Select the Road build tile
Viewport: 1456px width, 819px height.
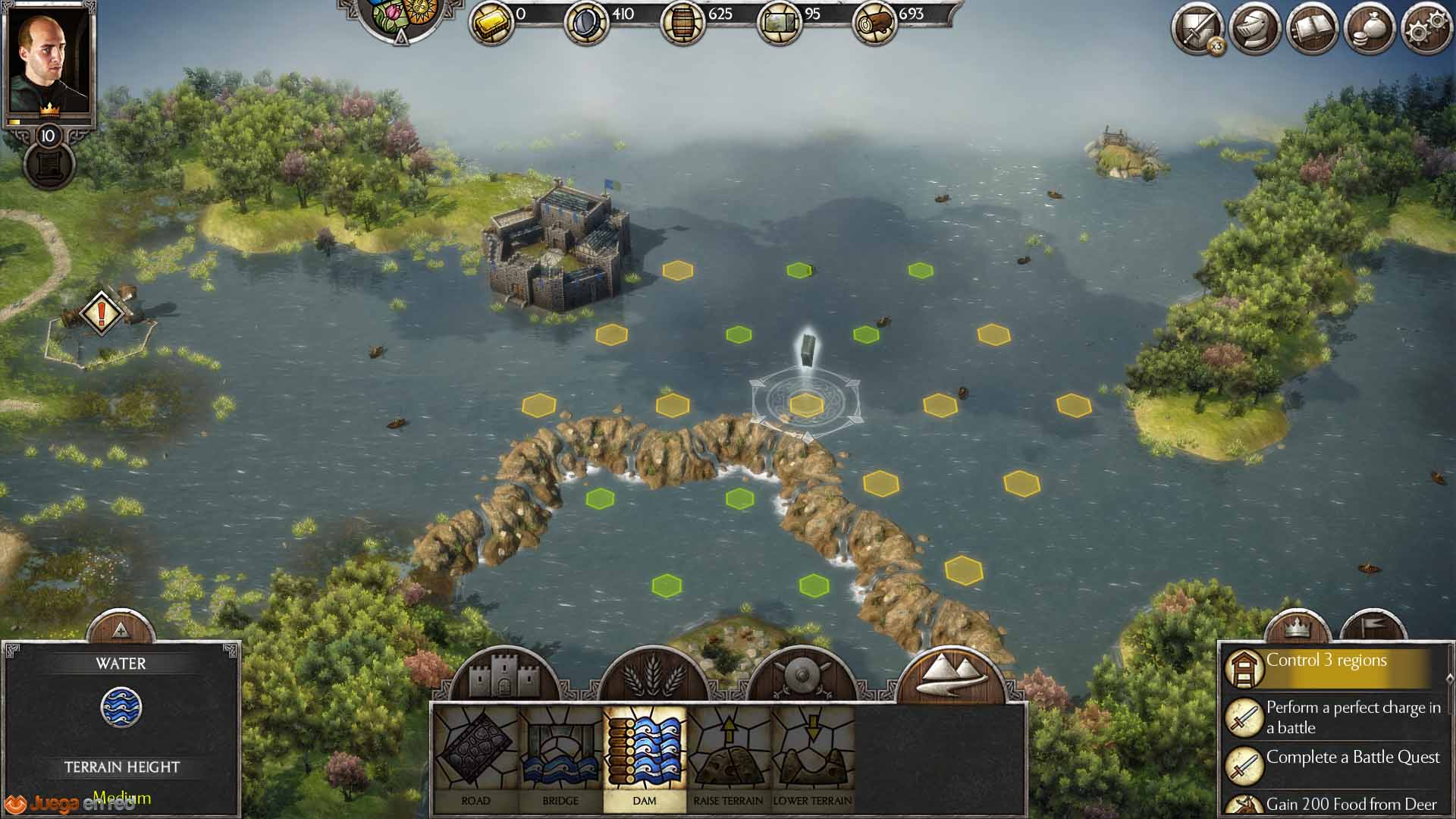(x=475, y=758)
